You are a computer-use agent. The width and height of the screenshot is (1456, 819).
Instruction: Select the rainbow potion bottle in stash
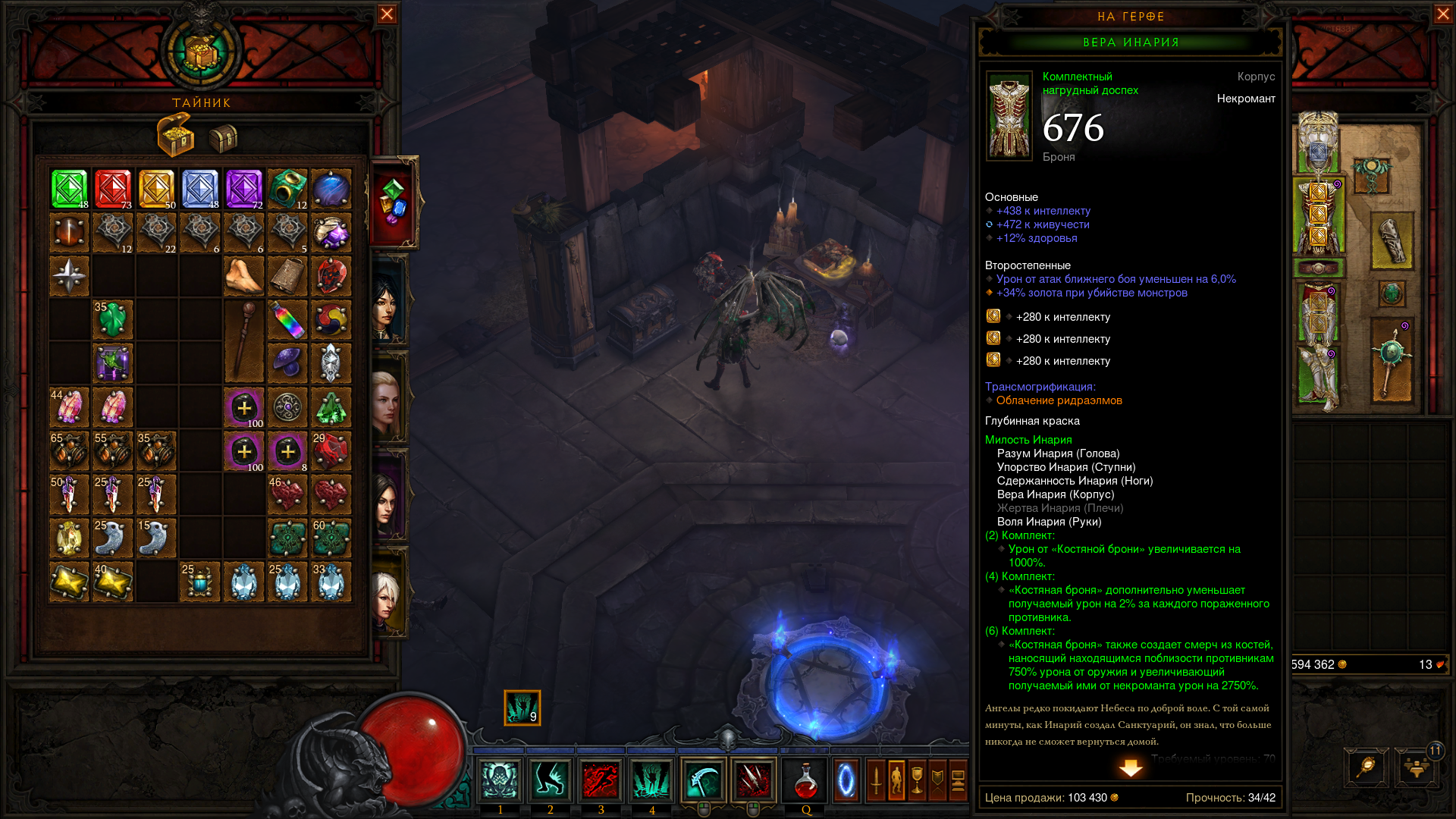coord(287,320)
